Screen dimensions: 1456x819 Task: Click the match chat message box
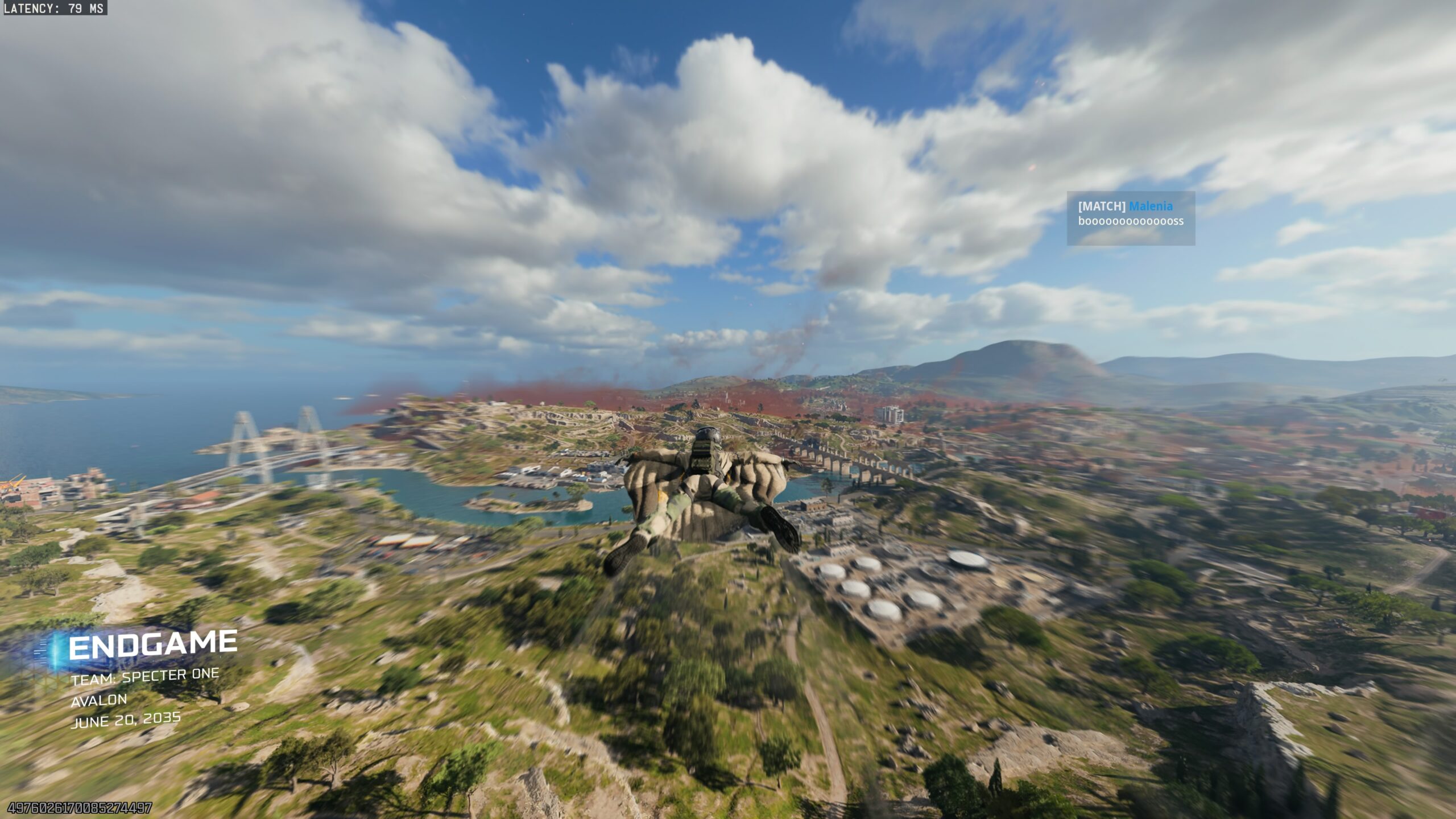pos(1131,219)
